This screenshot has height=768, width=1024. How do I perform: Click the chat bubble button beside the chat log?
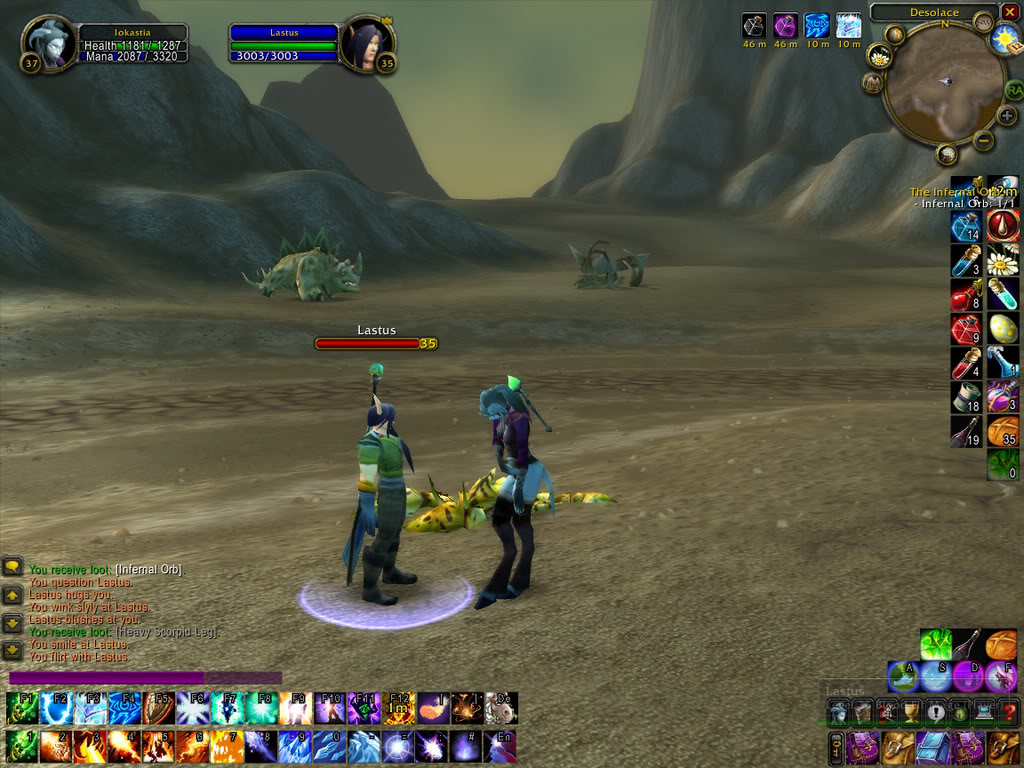tap(13, 566)
